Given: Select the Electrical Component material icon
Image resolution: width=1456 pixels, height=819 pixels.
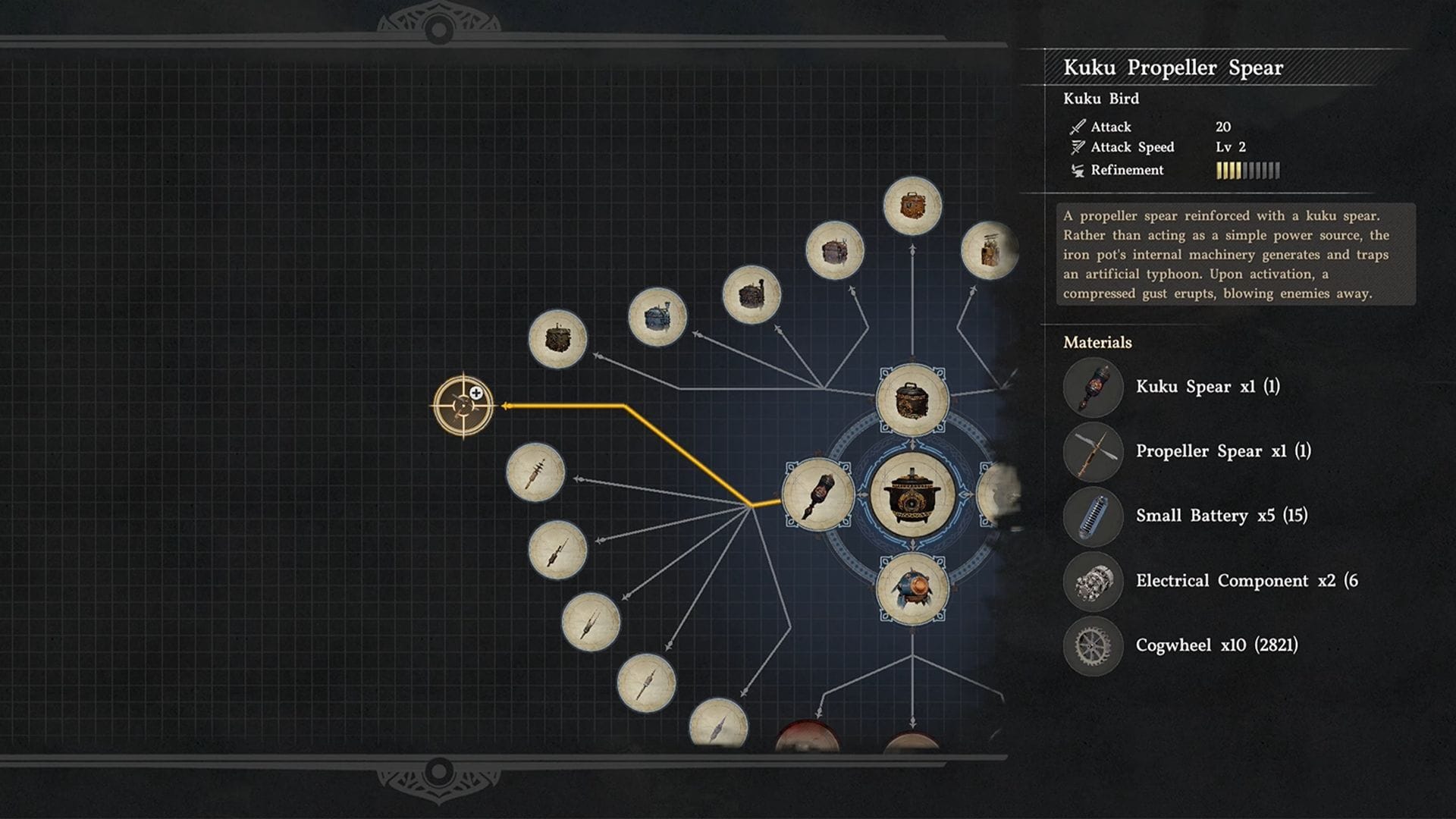Looking at the screenshot, I should 1093,582.
